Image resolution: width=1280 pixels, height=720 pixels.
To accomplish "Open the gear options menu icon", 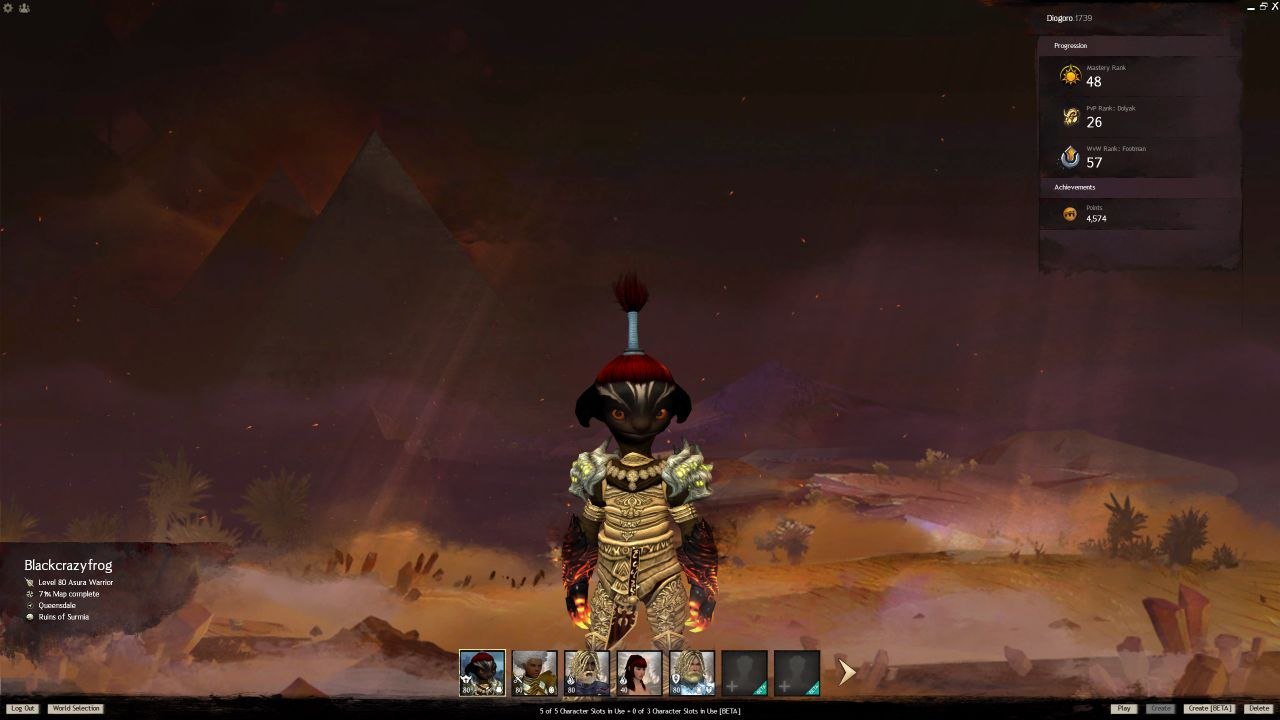I will click(9, 8).
